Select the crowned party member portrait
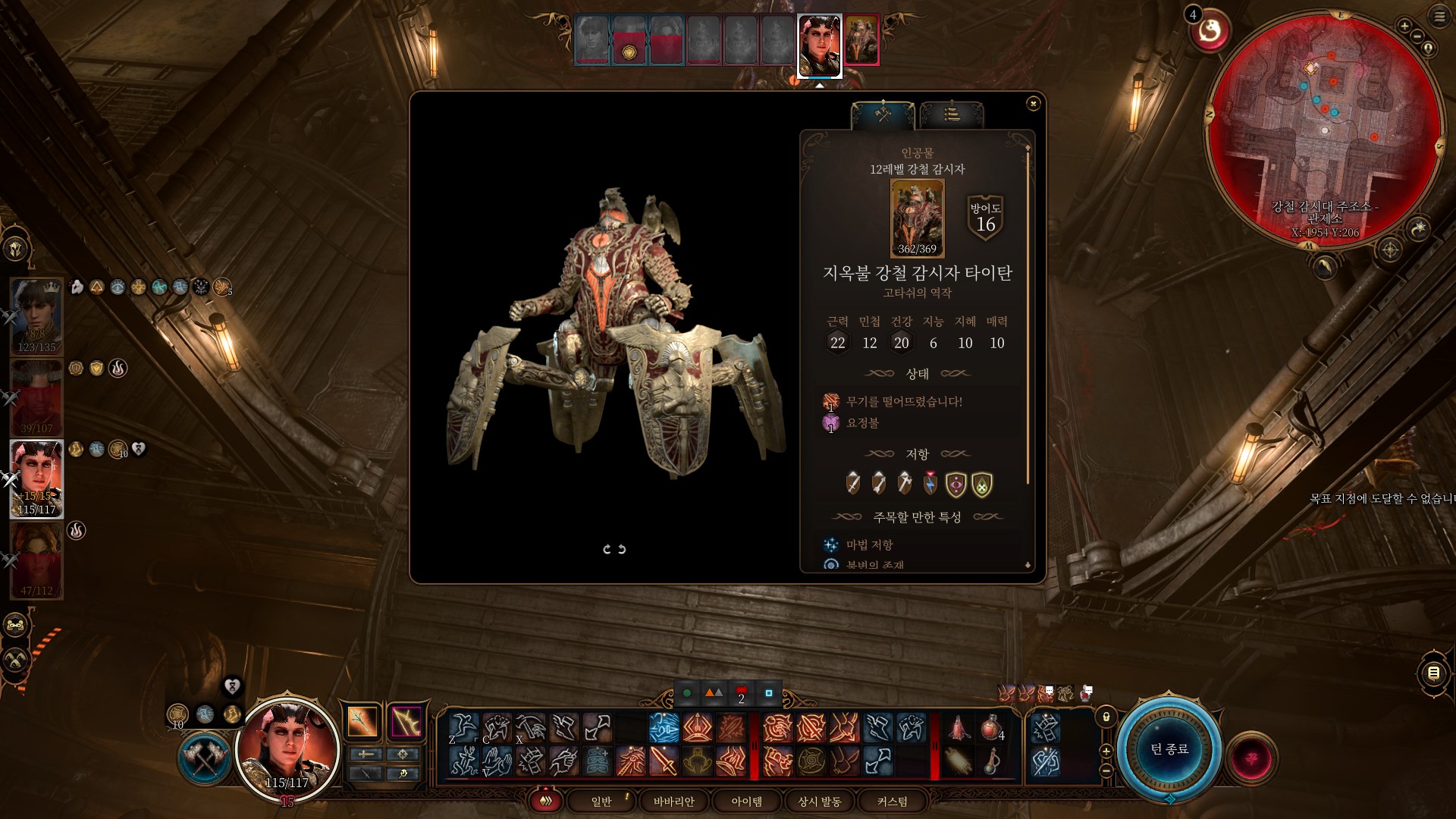 [x=36, y=315]
